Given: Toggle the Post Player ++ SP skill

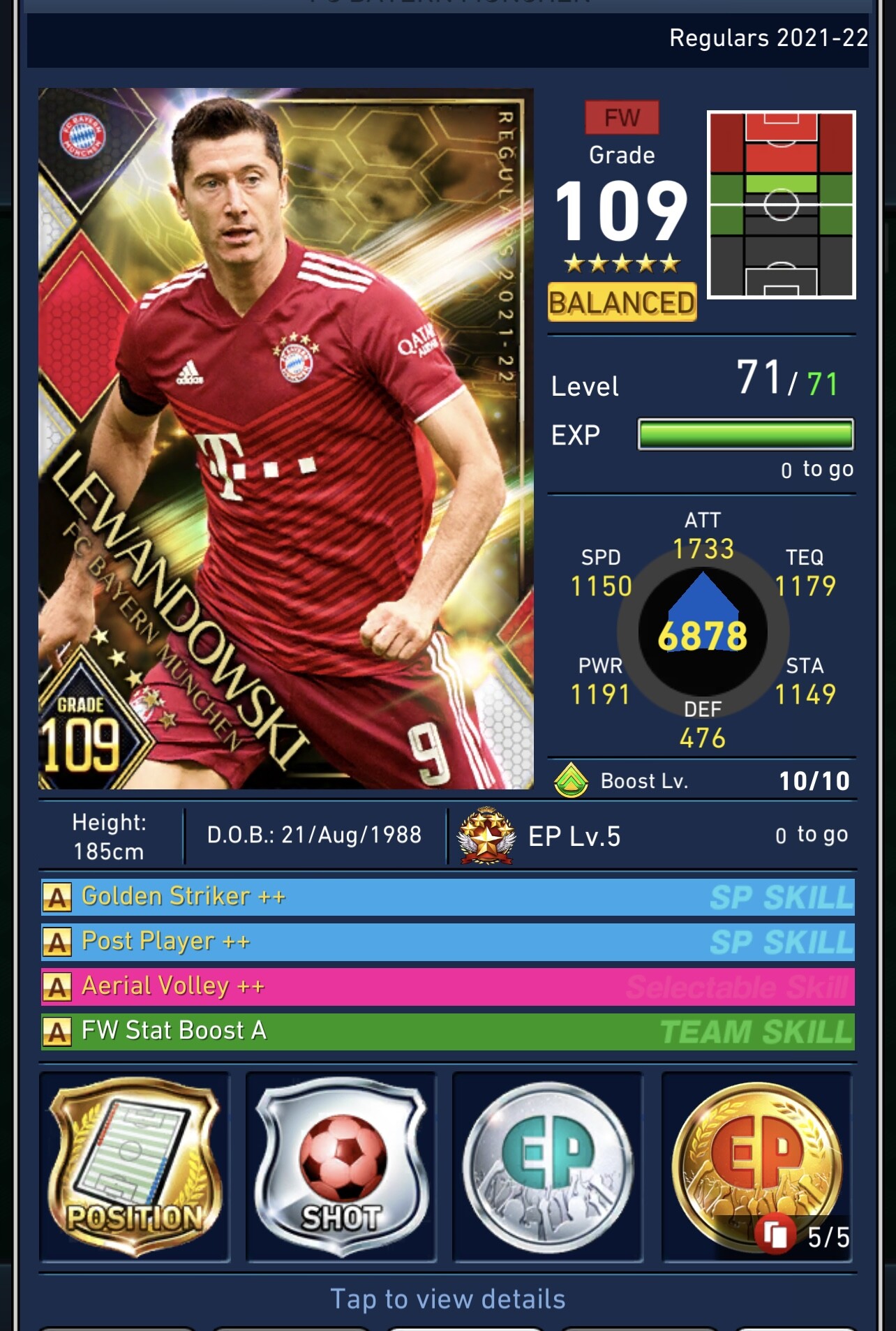Looking at the screenshot, I should (447, 941).
